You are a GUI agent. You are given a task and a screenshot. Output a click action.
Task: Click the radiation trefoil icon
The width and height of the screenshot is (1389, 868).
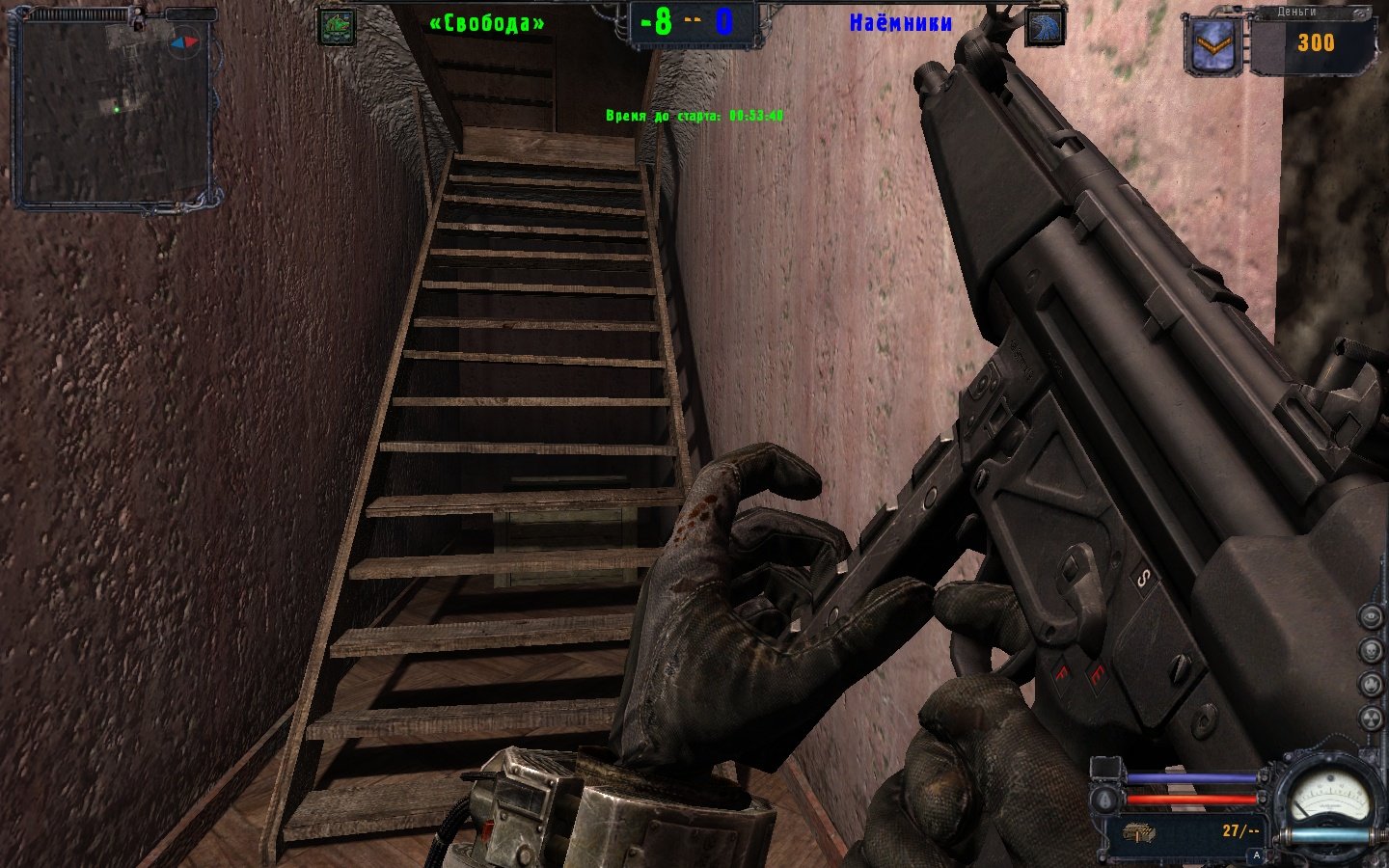point(1371,719)
